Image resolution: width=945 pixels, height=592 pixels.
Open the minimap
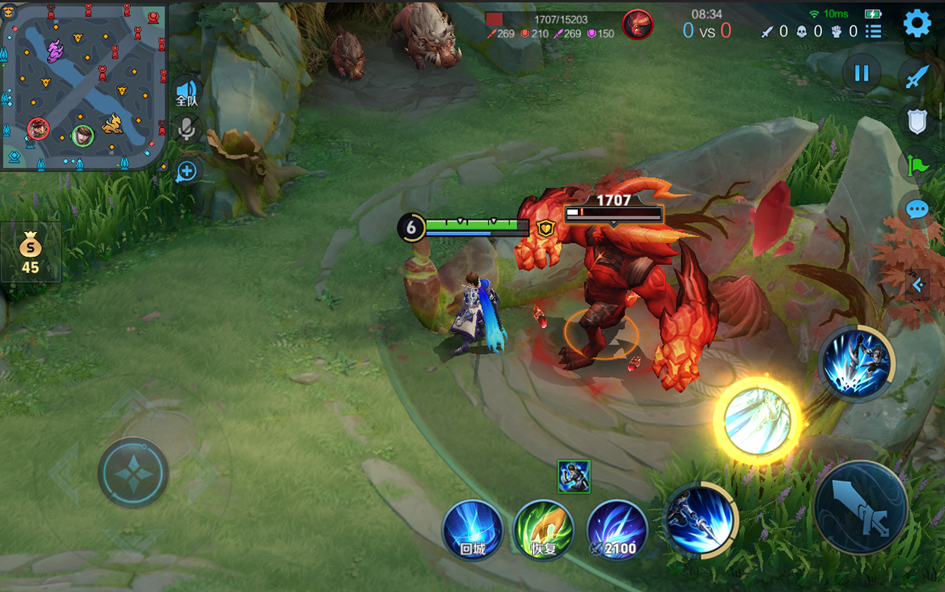tap(83, 86)
